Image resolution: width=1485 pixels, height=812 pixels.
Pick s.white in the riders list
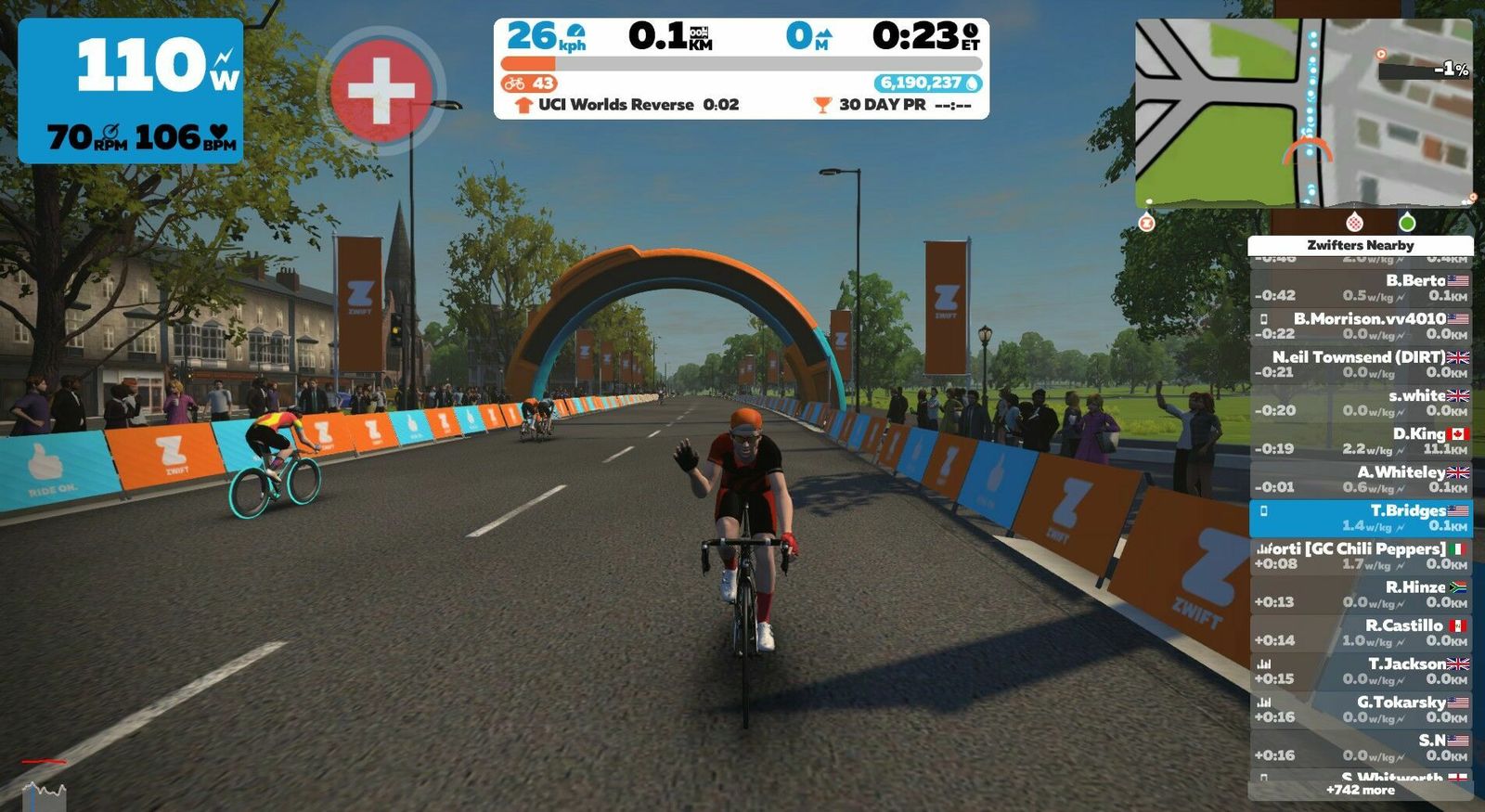click(x=1360, y=403)
